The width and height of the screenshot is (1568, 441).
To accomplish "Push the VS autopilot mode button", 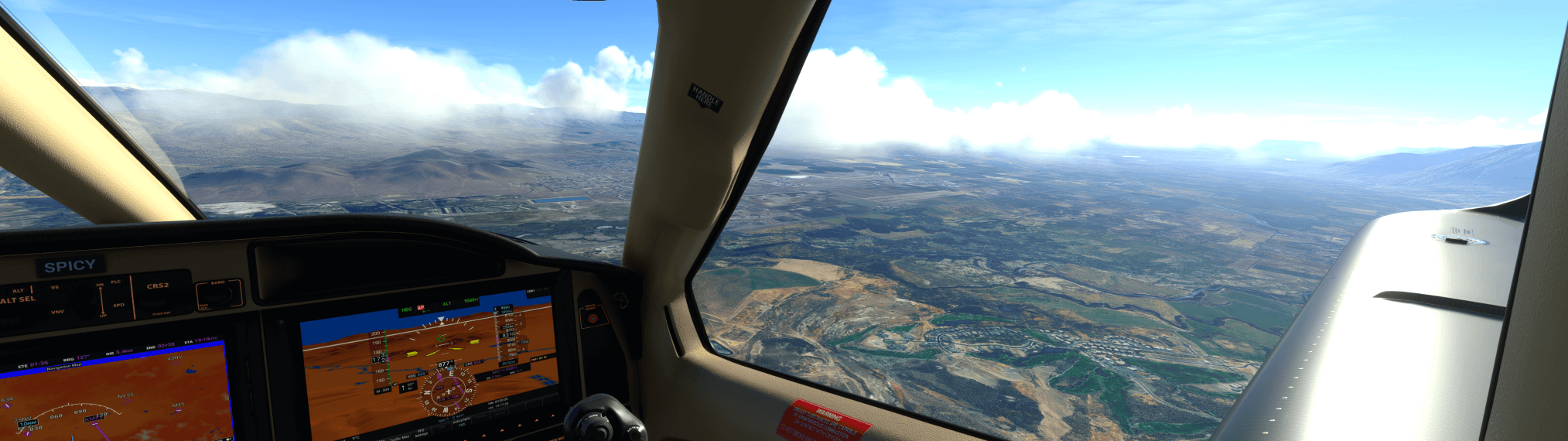I will pos(55,288).
